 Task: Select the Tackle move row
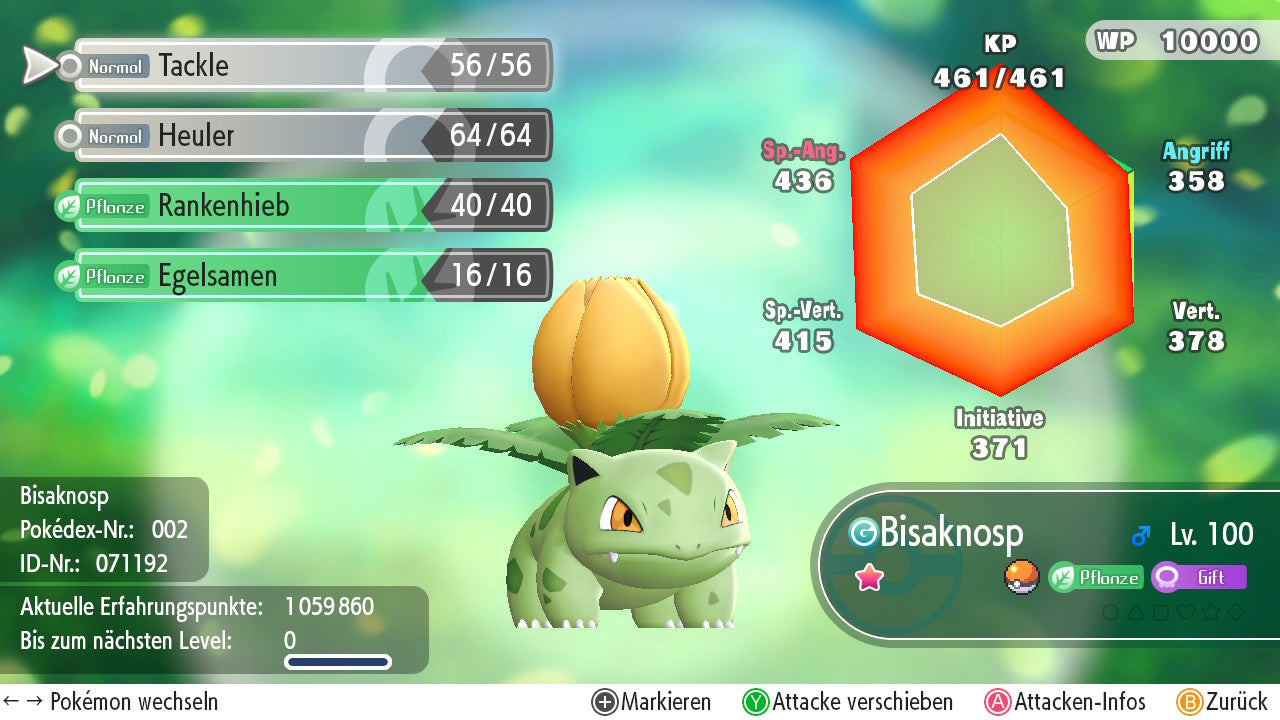(x=310, y=66)
